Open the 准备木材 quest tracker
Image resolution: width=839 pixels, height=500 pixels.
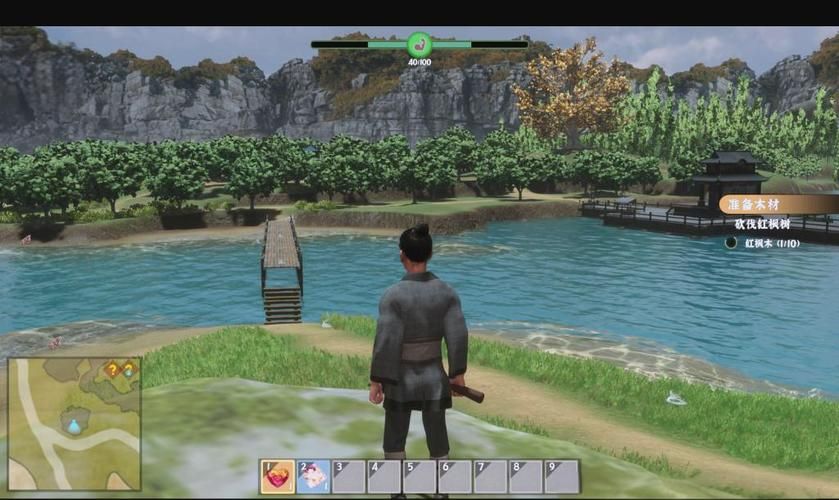(x=777, y=205)
